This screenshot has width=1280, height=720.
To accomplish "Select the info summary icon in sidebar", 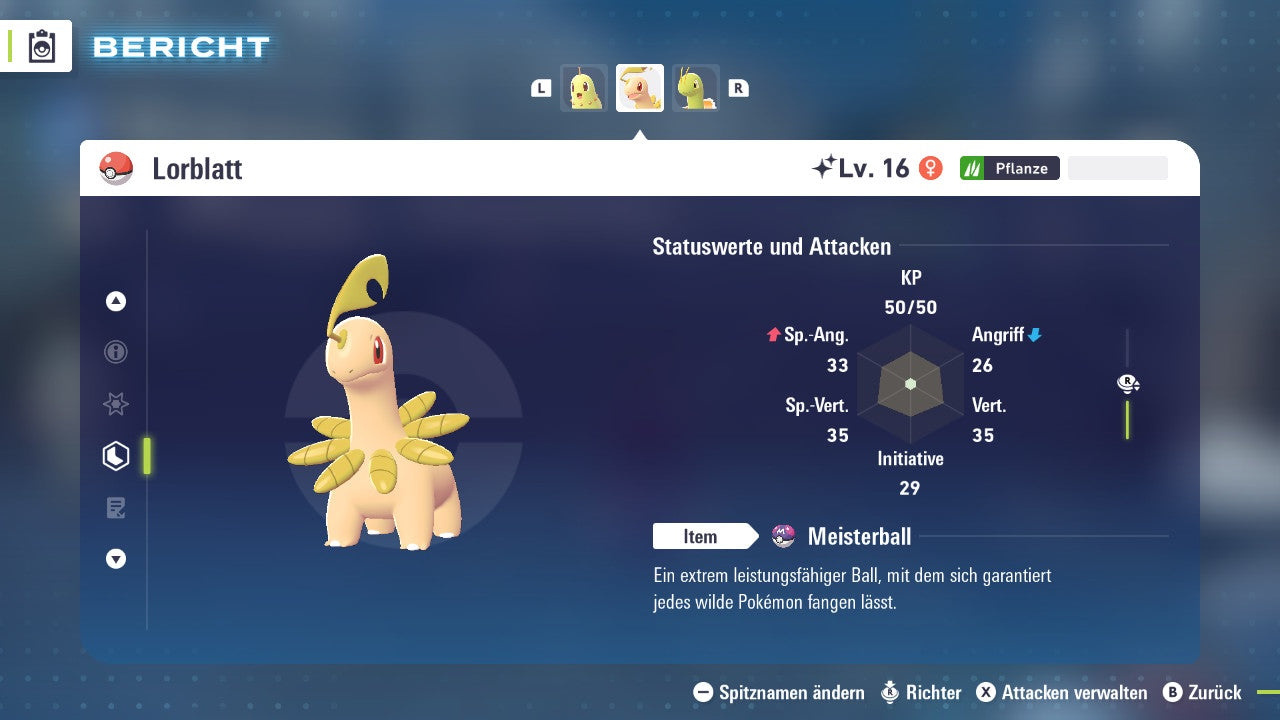I will point(115,352).
